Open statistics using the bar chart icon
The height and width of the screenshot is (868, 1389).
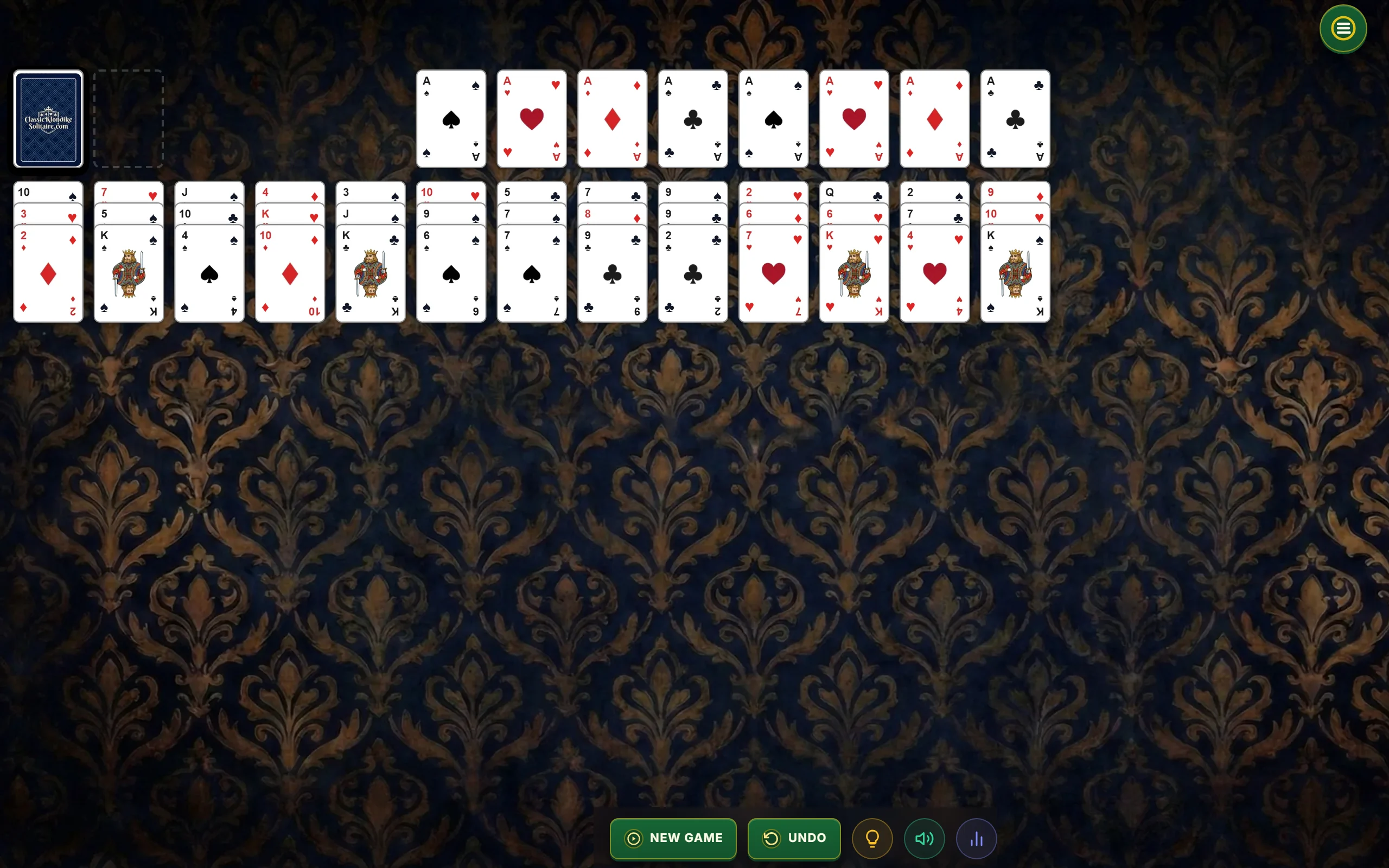pyautogui.click(x=977, y=838)
